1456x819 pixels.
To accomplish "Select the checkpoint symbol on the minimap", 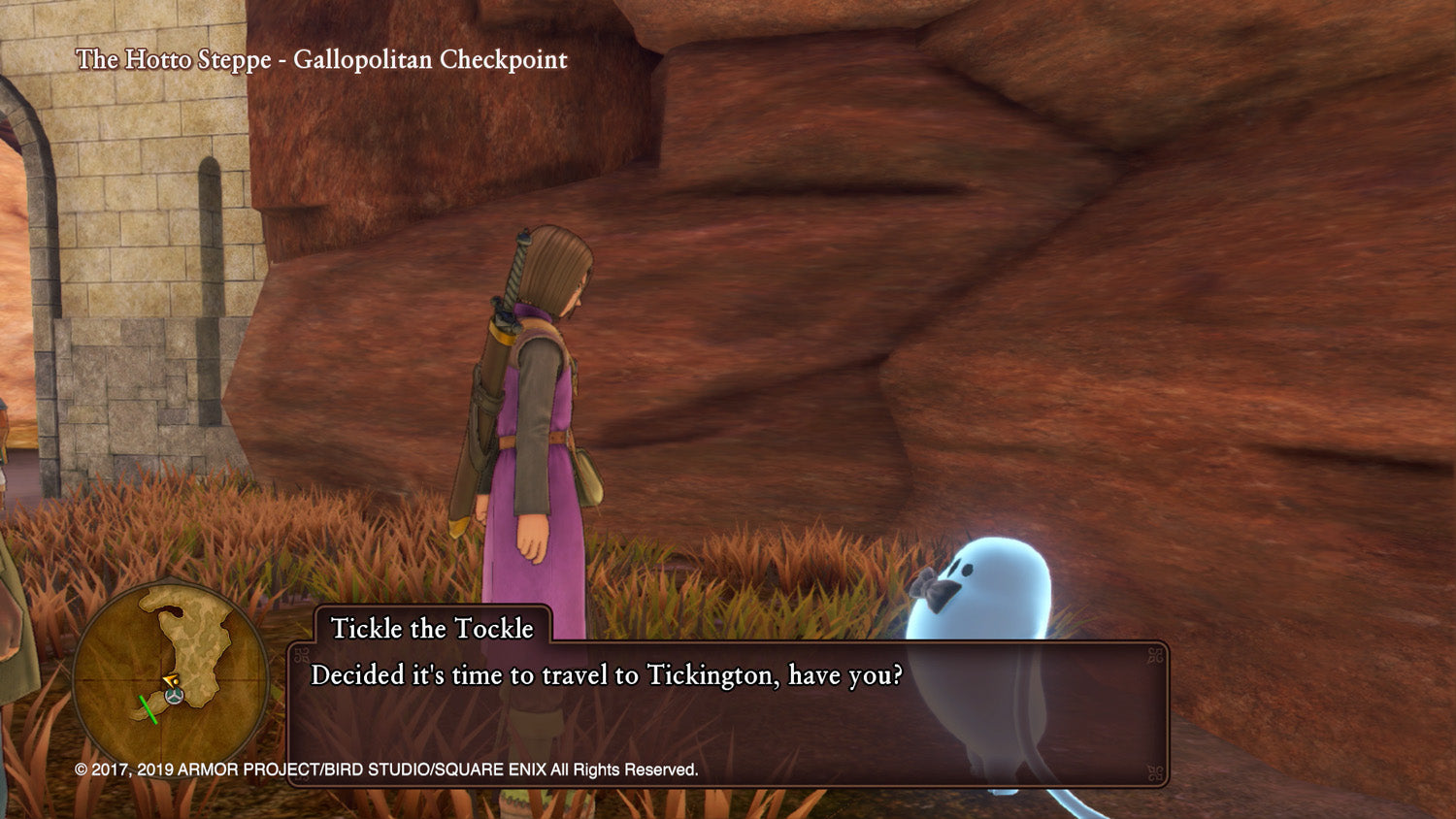I will [x=174, y=696].
